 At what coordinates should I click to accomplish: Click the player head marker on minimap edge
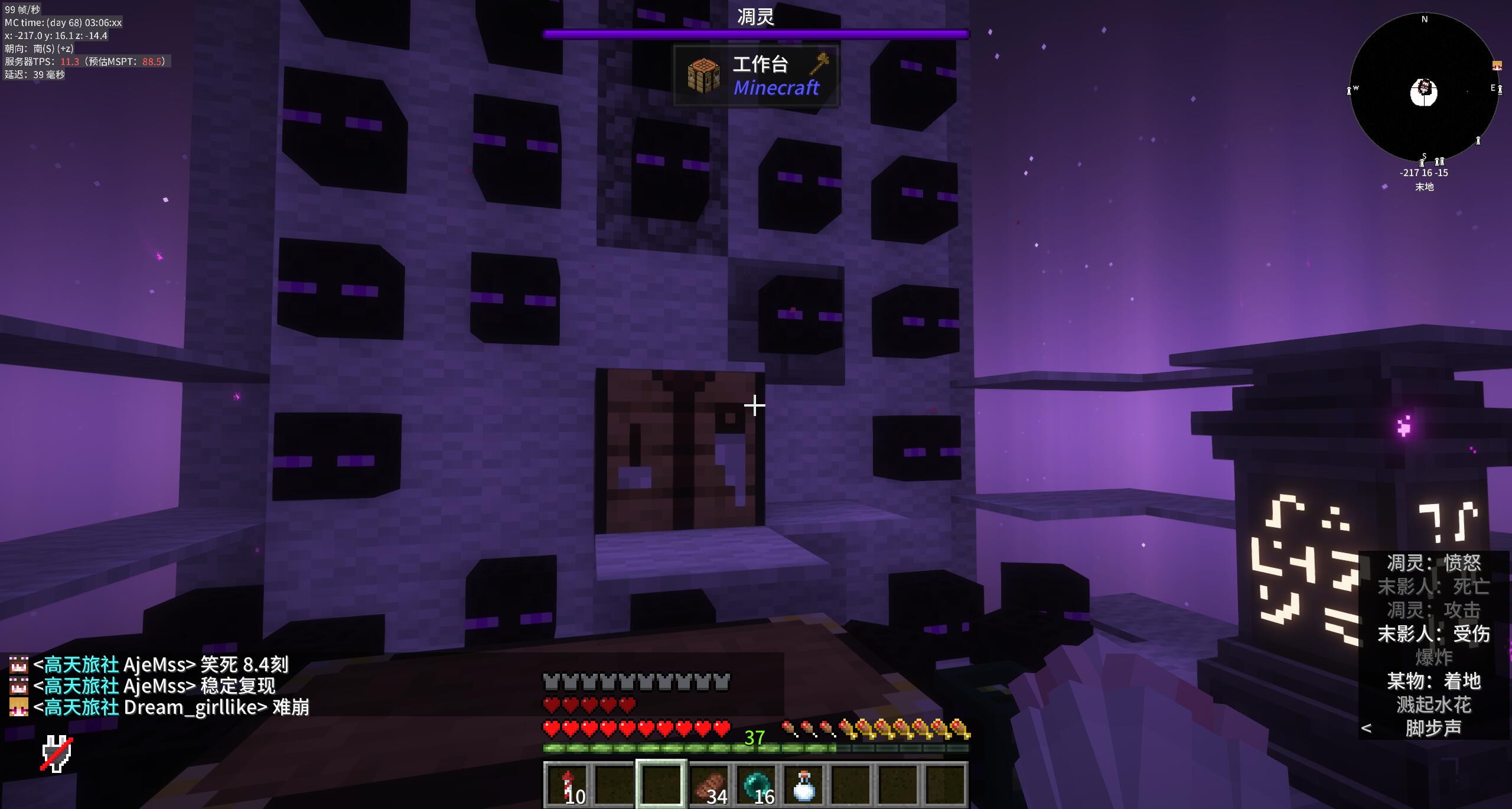click(1497, 66)
